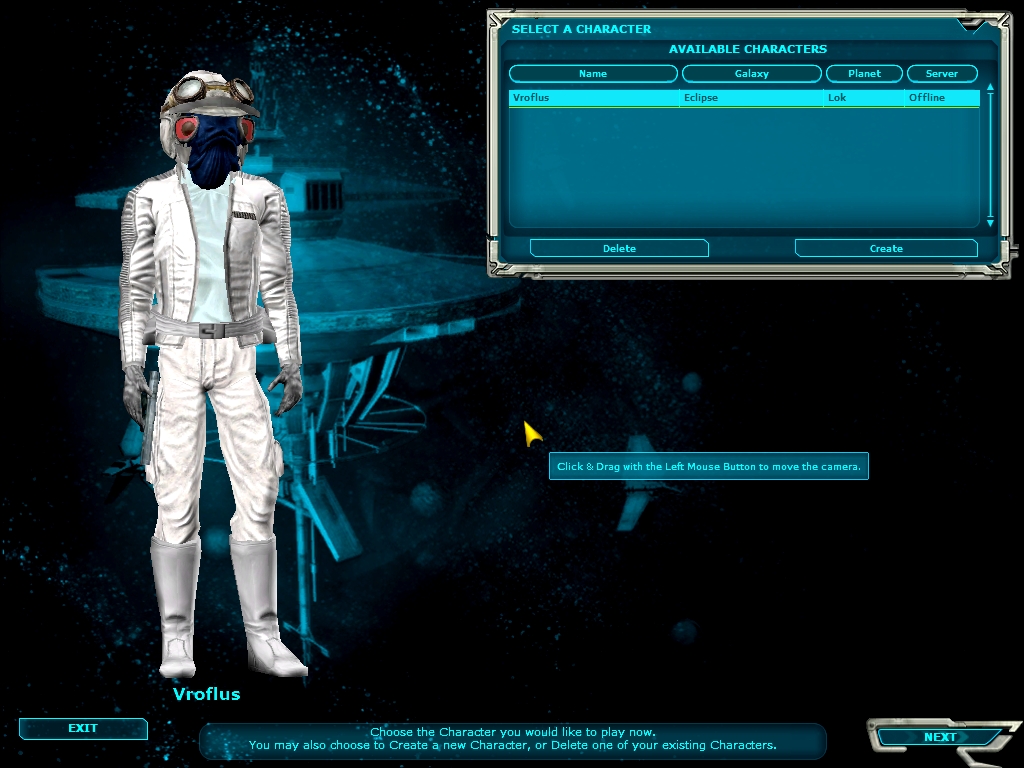
Task: Proceed with the Next button
Action: click(x=939, y=738)
